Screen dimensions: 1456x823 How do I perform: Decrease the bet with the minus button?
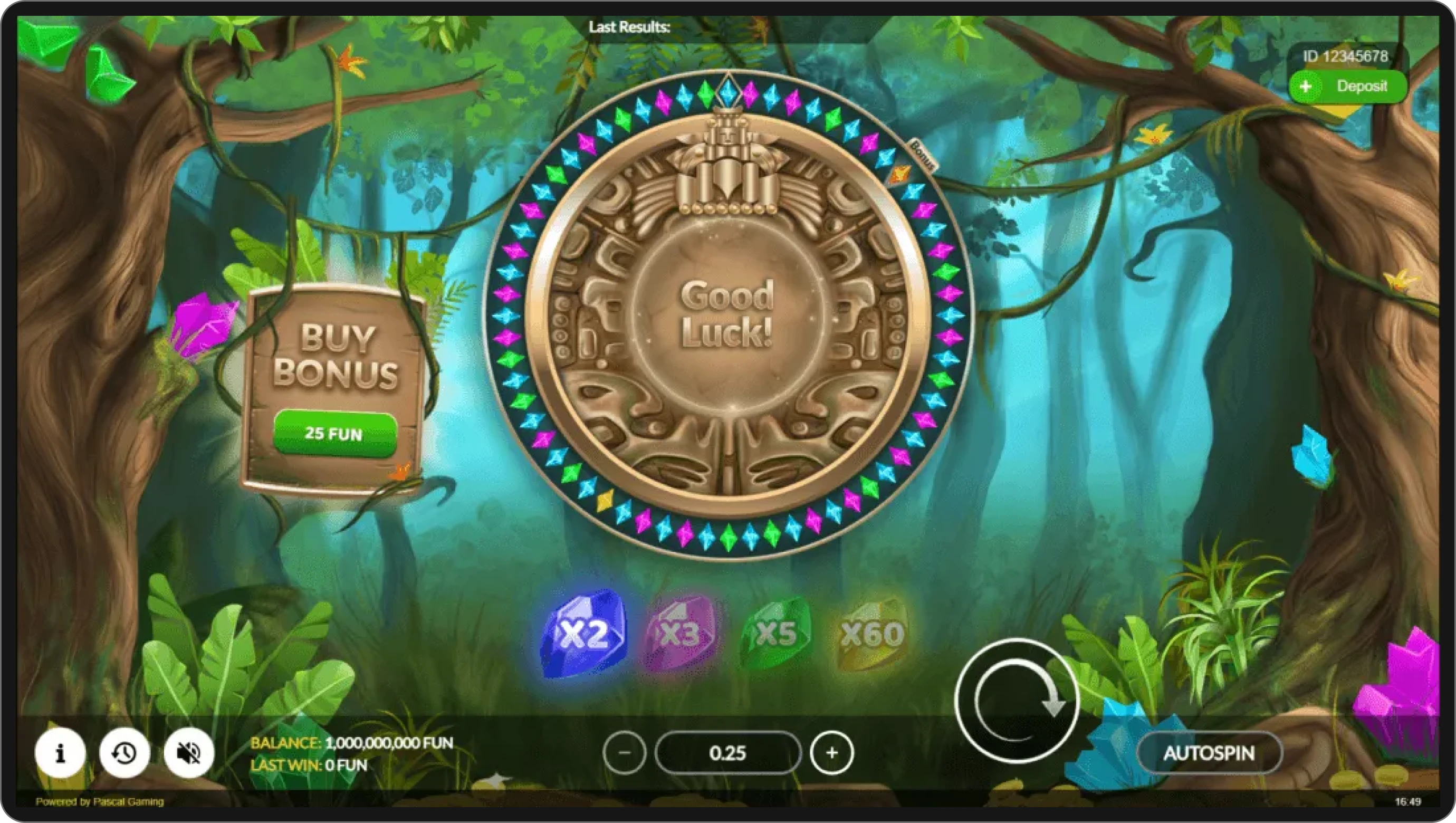tap(625, 753)
